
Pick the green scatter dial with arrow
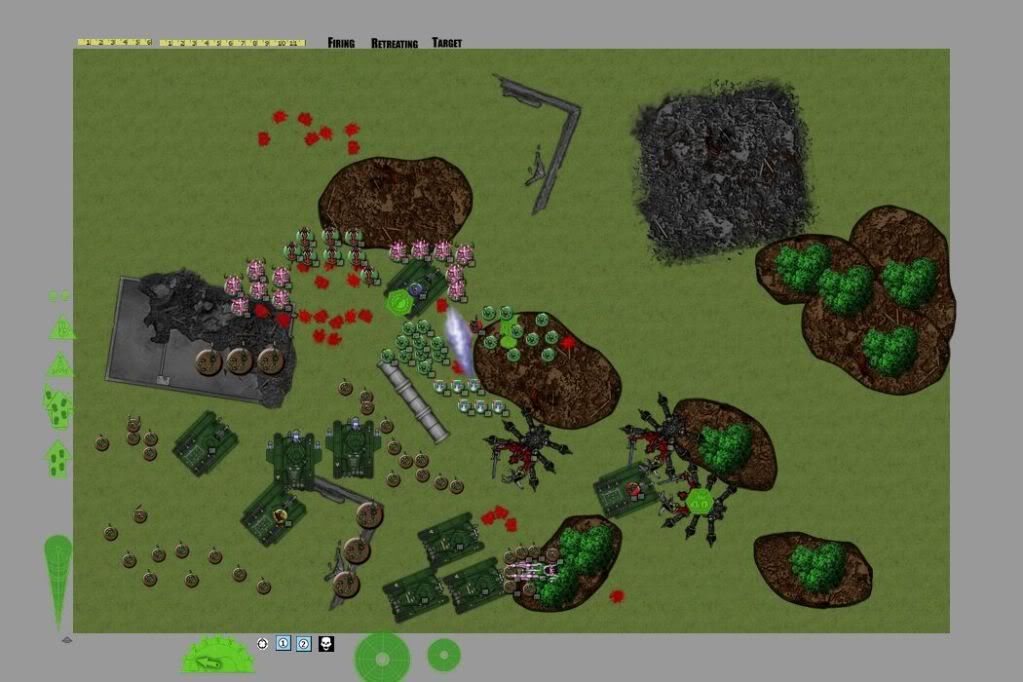[x=217, y=656]
